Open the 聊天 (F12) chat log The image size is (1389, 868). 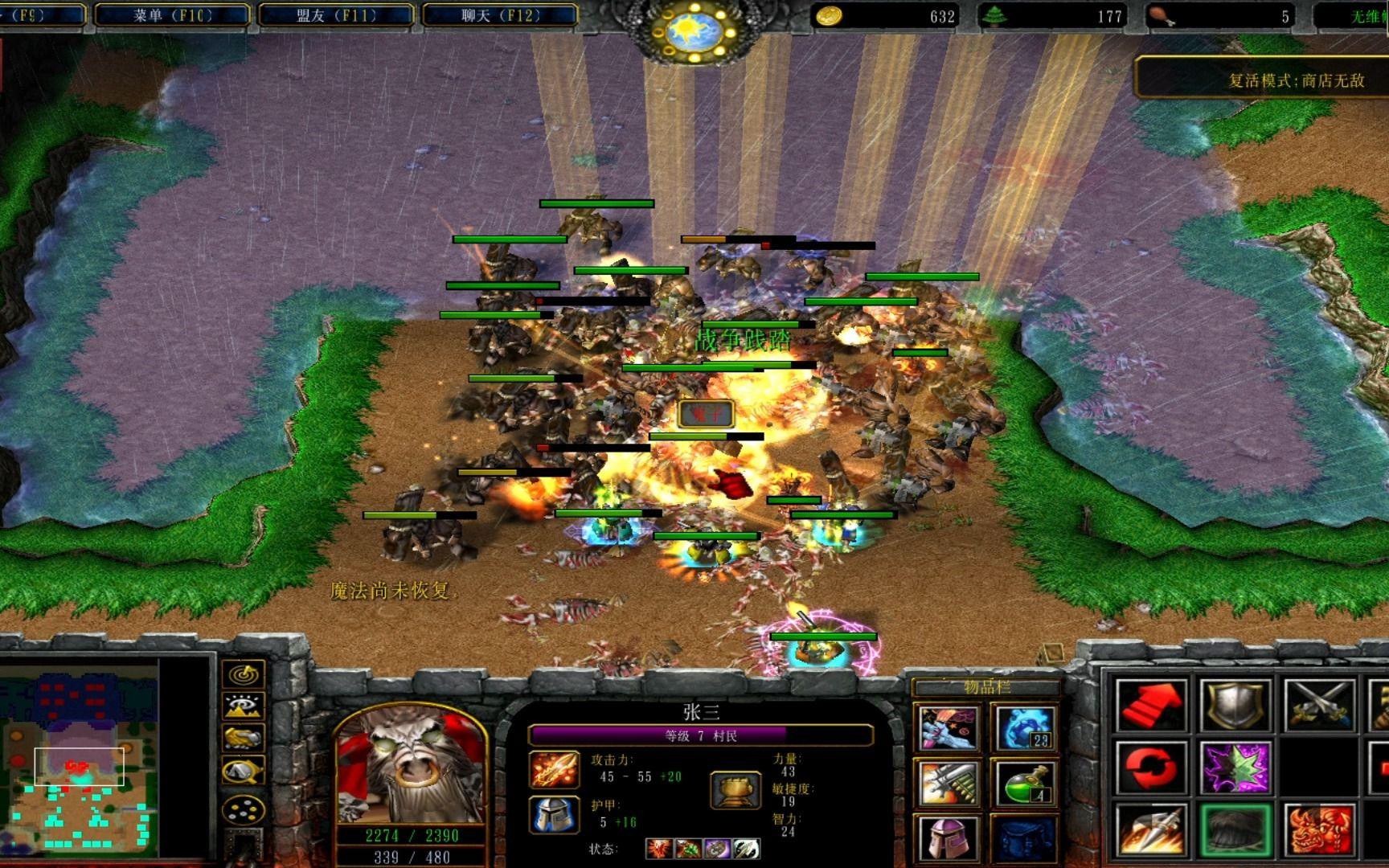tap(499, 14)
